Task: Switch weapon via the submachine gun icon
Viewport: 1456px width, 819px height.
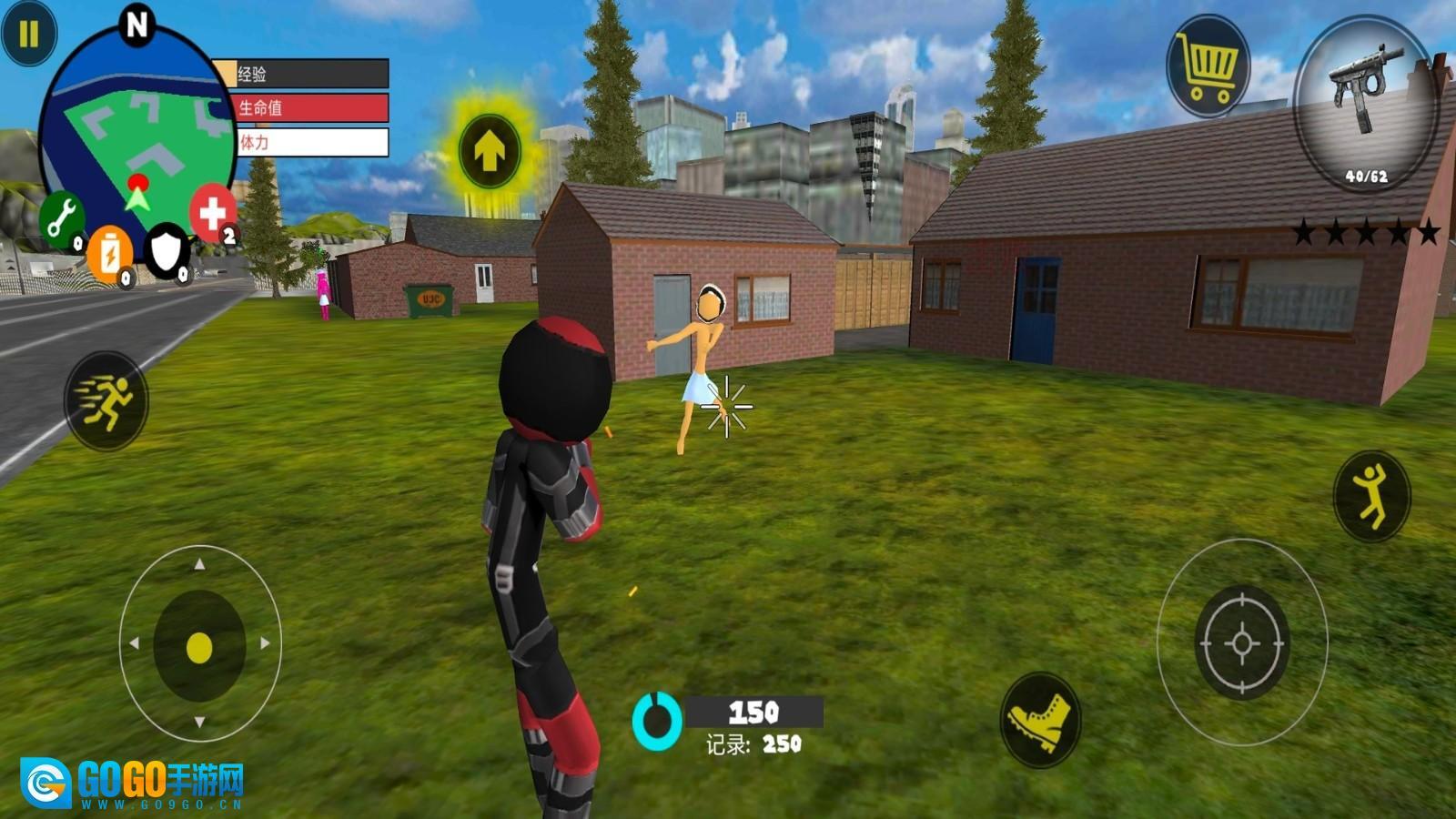Action: pyautogui.click(x=1363, y=102)
